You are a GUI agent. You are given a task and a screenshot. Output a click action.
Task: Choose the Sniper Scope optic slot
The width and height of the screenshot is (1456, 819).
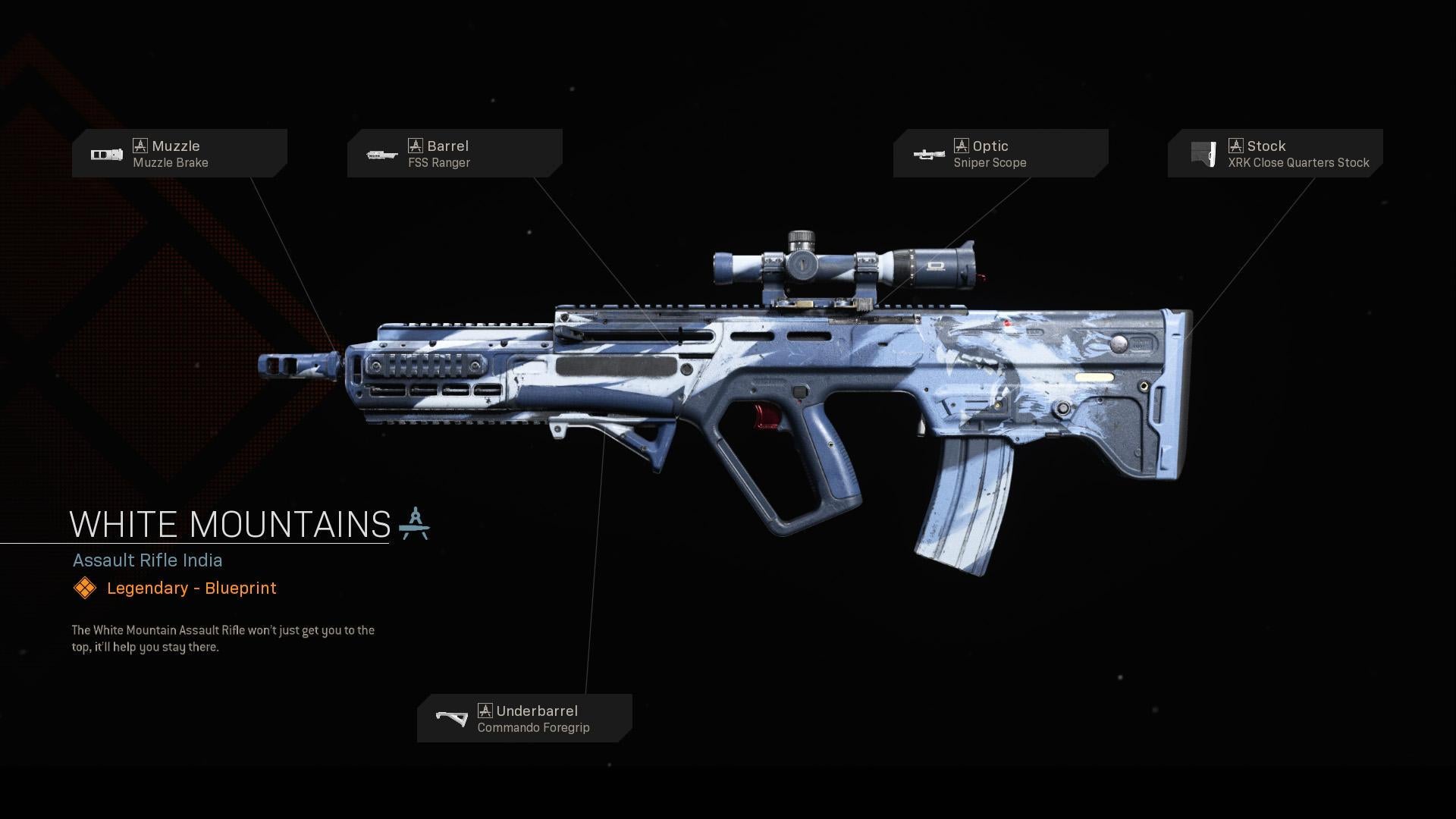pos(1000,153)
